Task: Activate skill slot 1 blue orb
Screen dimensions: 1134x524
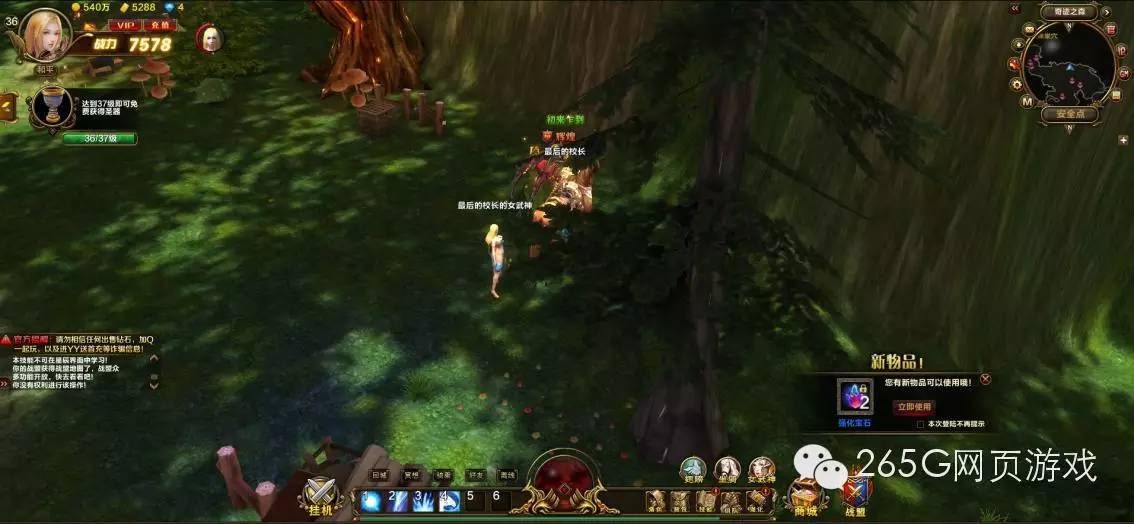Action: [373, 501]
